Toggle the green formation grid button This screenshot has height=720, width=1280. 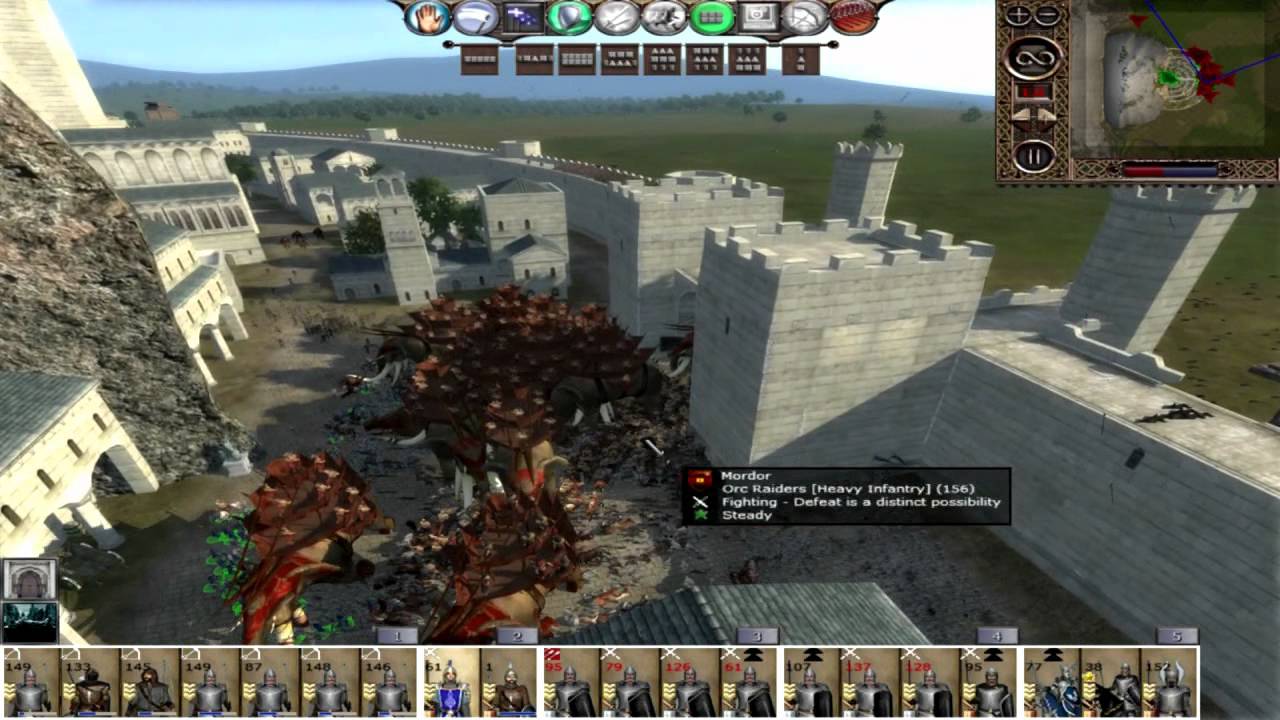point(712,17)
